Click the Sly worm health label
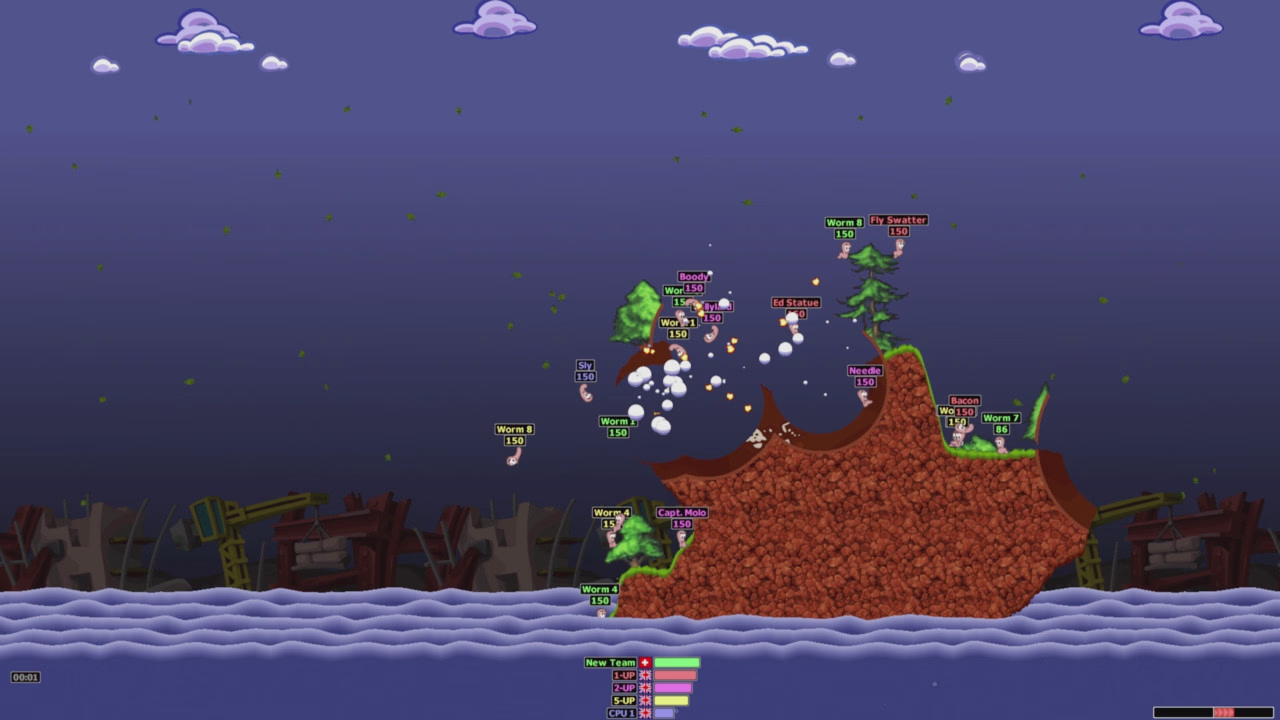Image resolution: width=1280 pixels, height=720 pixels. pos(584,377)
